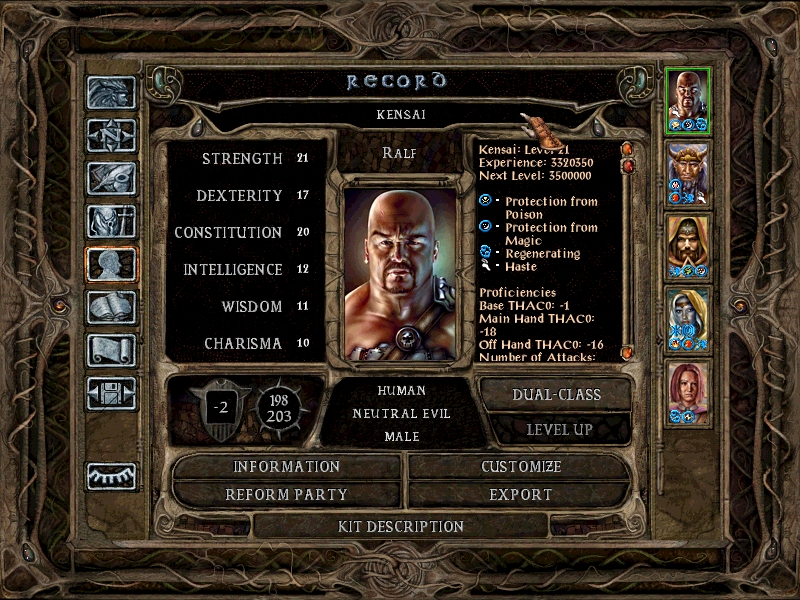Export the character

(521, 494)
